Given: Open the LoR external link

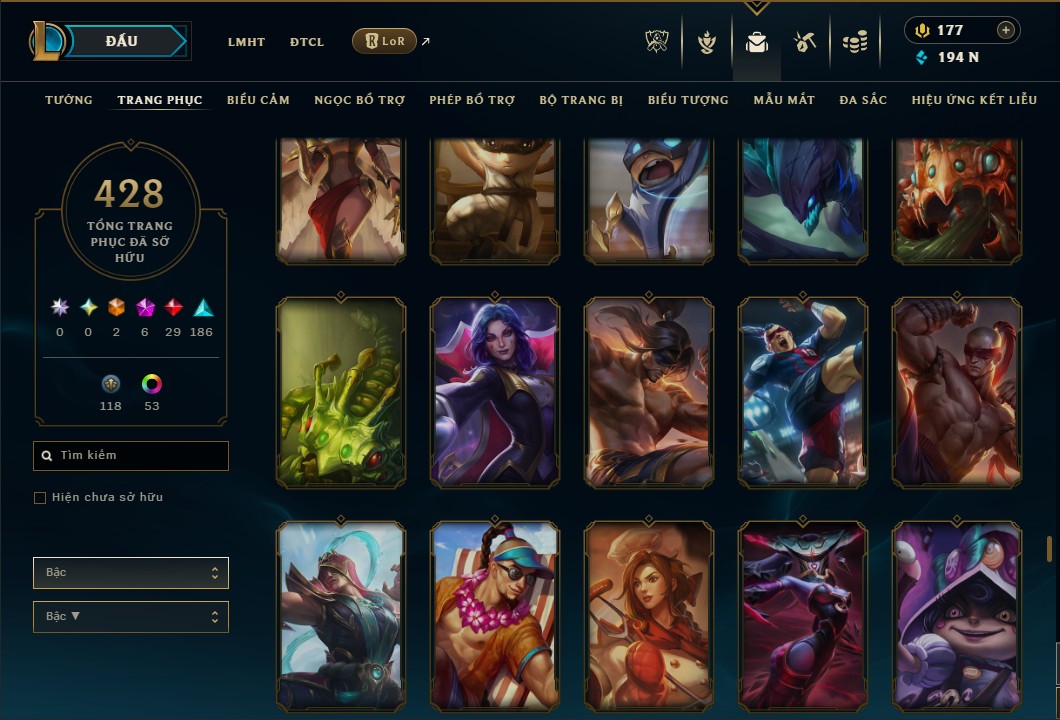Looking at the screenshot, I should click(385, 41).
